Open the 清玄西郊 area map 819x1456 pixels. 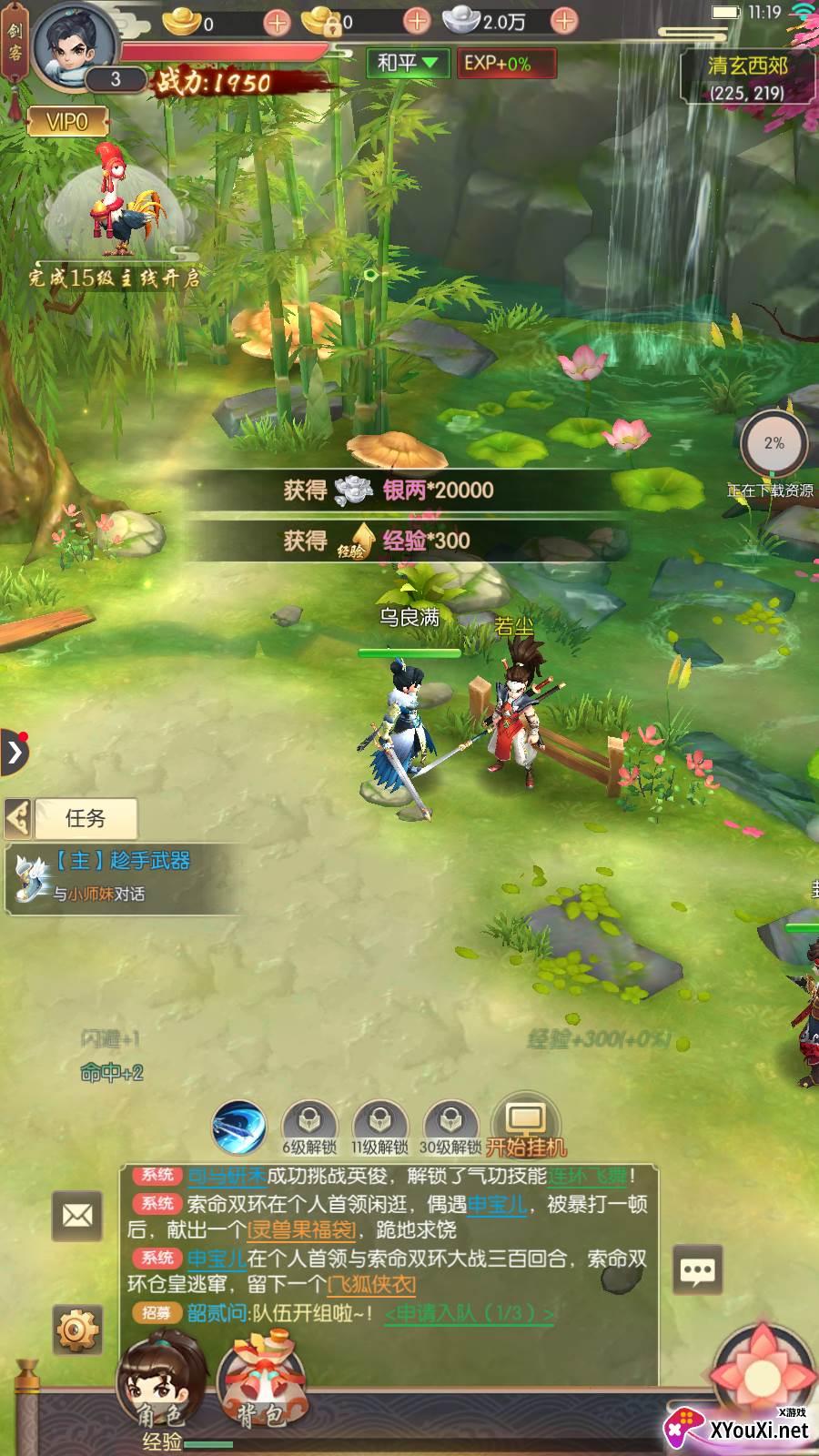pos(746,76)
